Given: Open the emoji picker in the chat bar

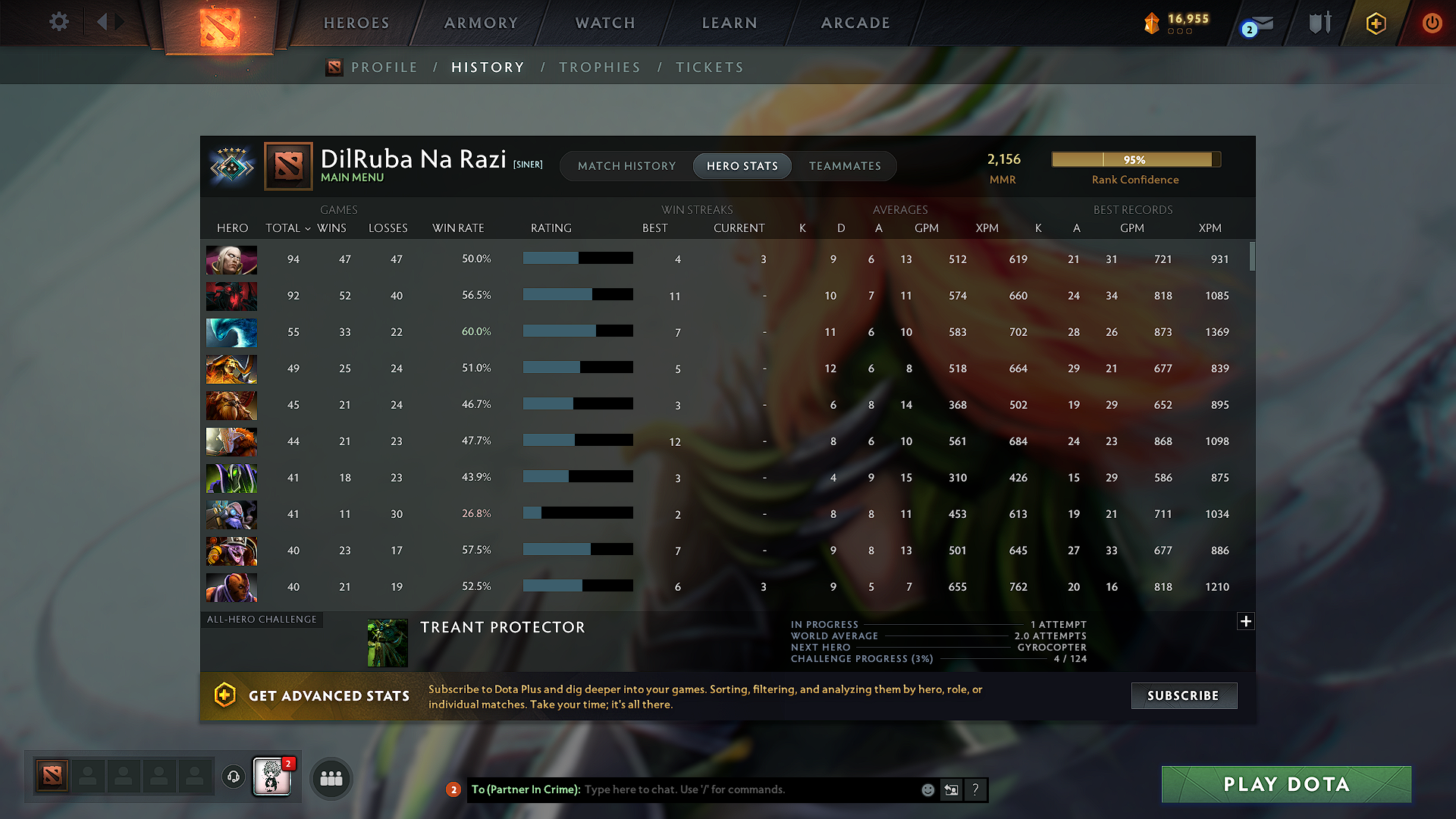Looking at the screenshot, I should tap(927, 789).
